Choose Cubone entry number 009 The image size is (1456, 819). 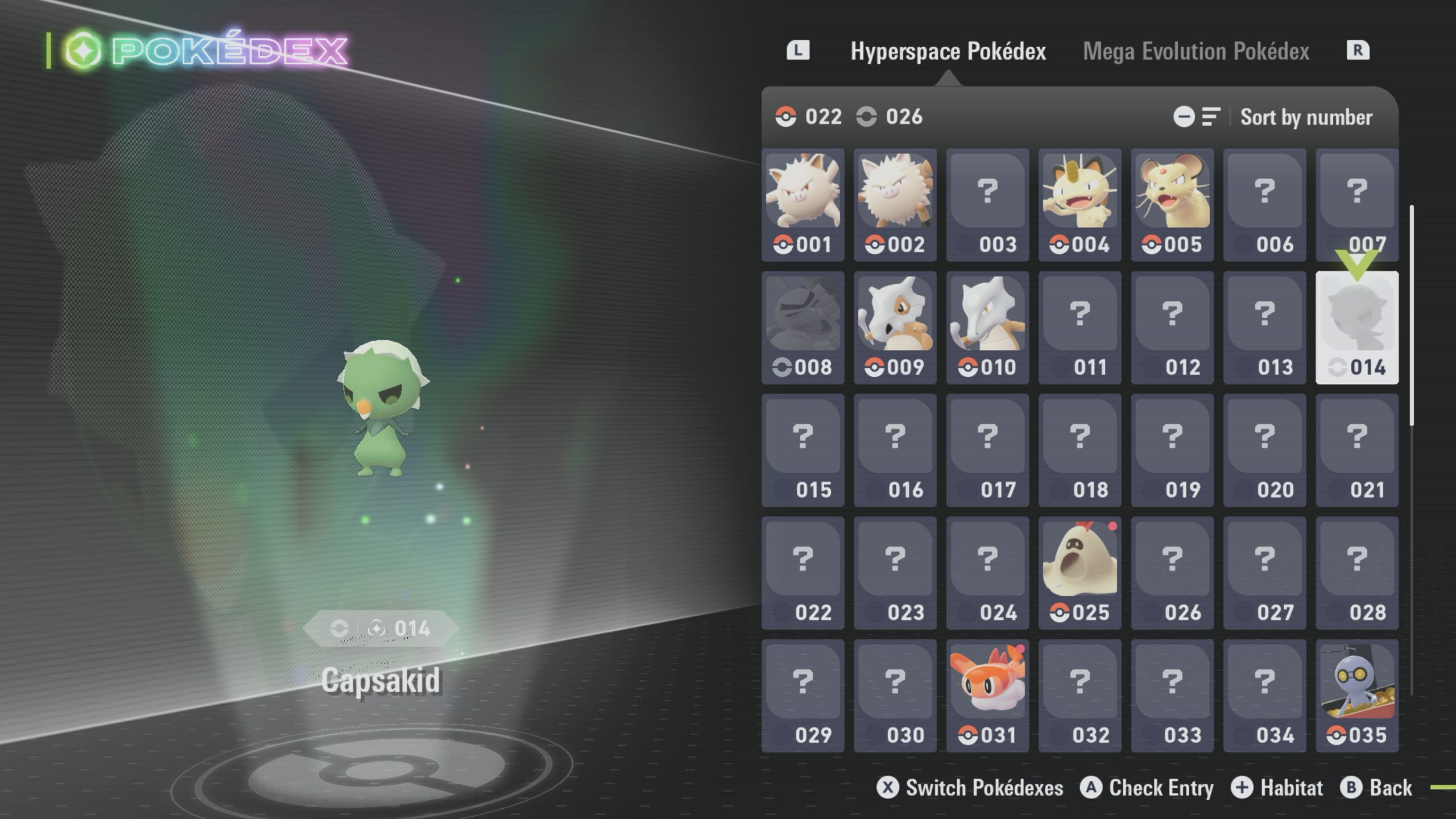[x=895, y=328]
